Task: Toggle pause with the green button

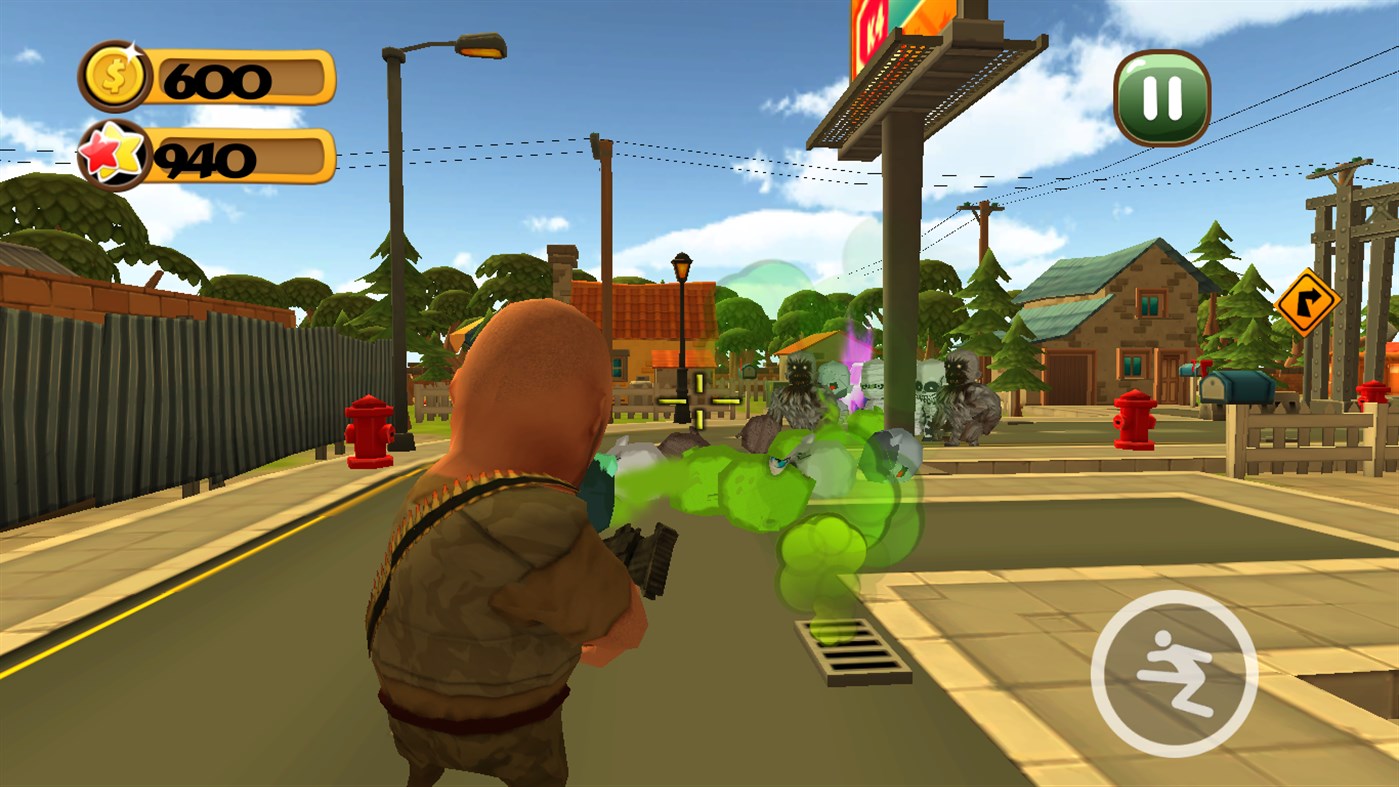Action: pyautogui.click(x=1163, y=97)
